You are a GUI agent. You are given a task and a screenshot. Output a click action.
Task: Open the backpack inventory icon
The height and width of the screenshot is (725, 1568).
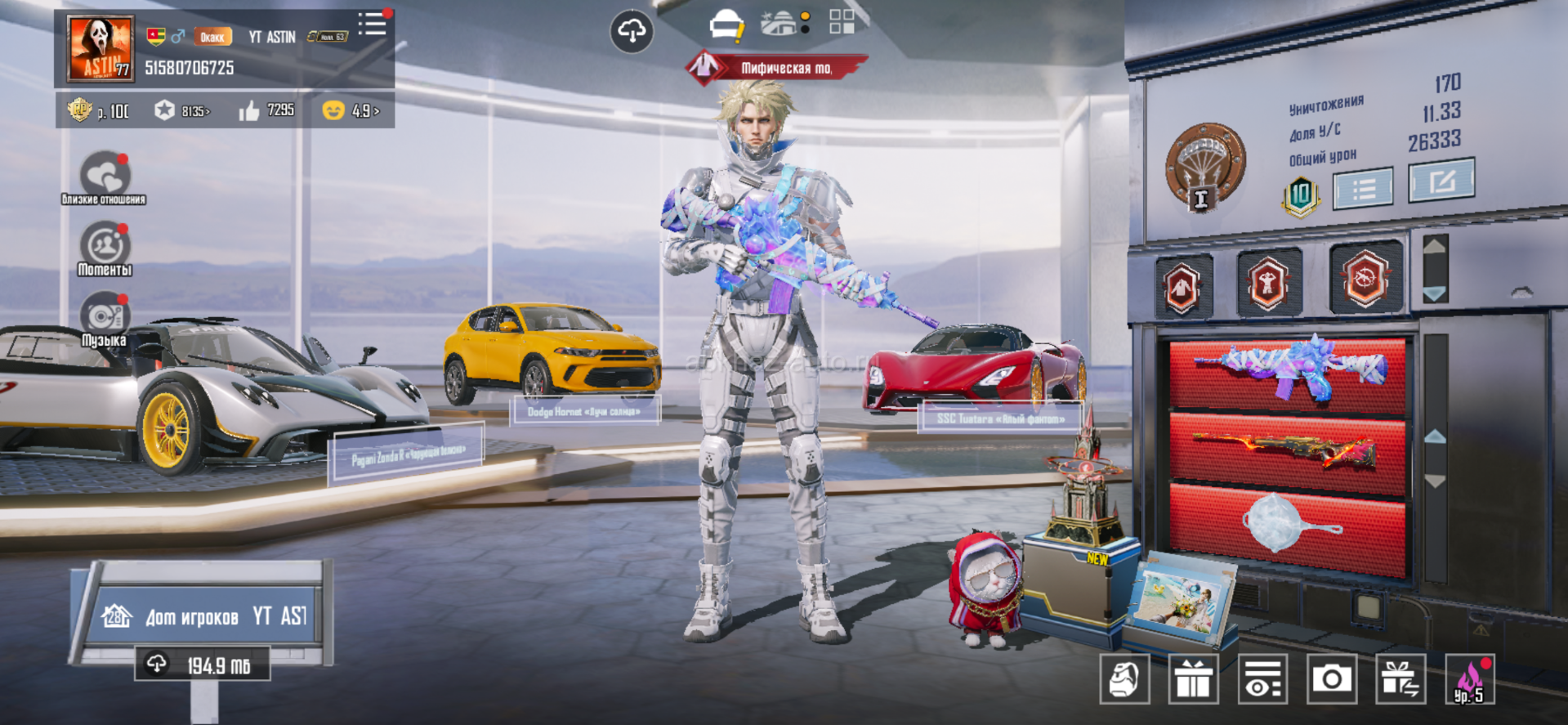1124,678
